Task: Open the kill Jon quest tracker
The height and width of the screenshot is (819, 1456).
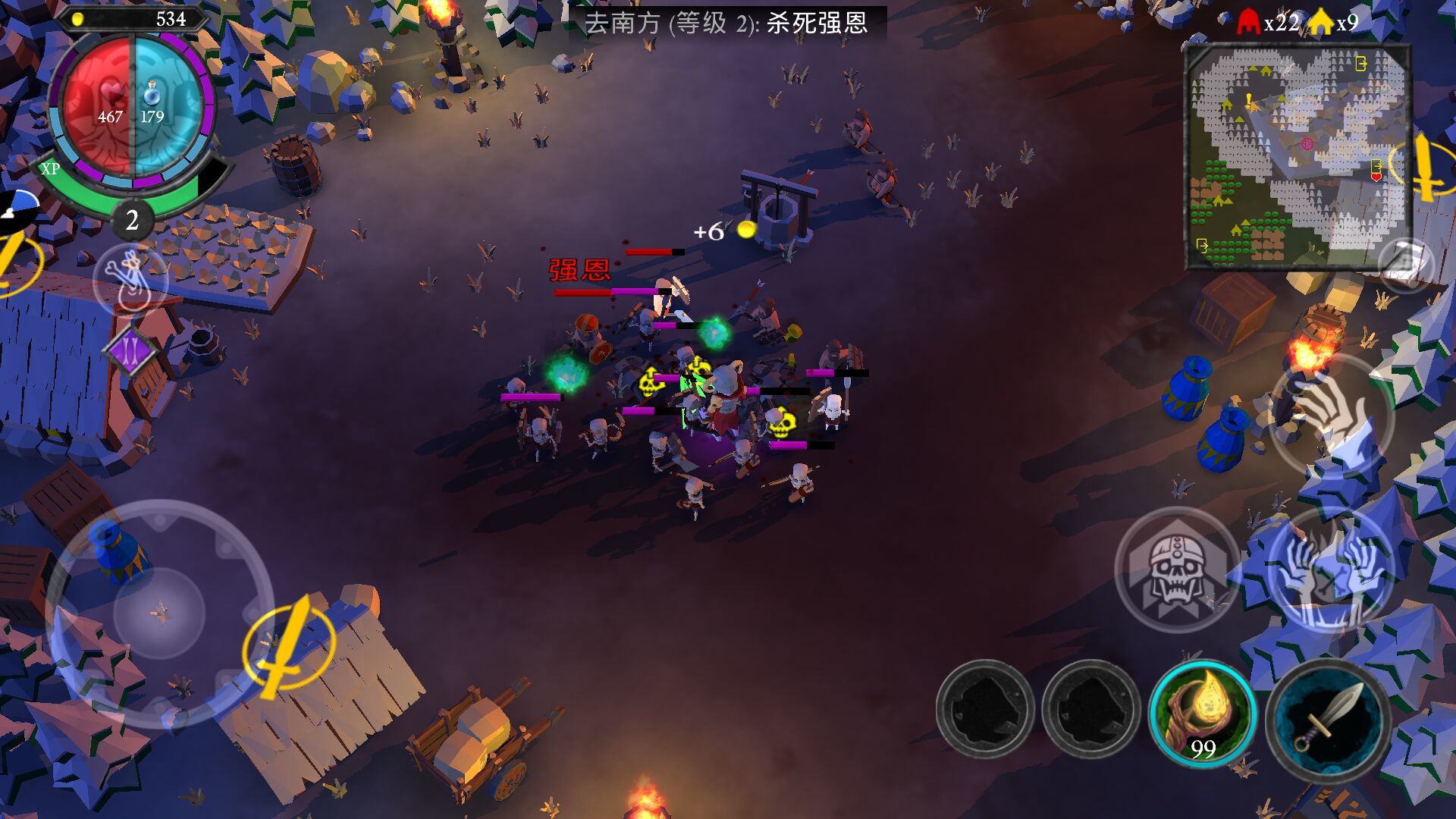Action: pos(726,24)
